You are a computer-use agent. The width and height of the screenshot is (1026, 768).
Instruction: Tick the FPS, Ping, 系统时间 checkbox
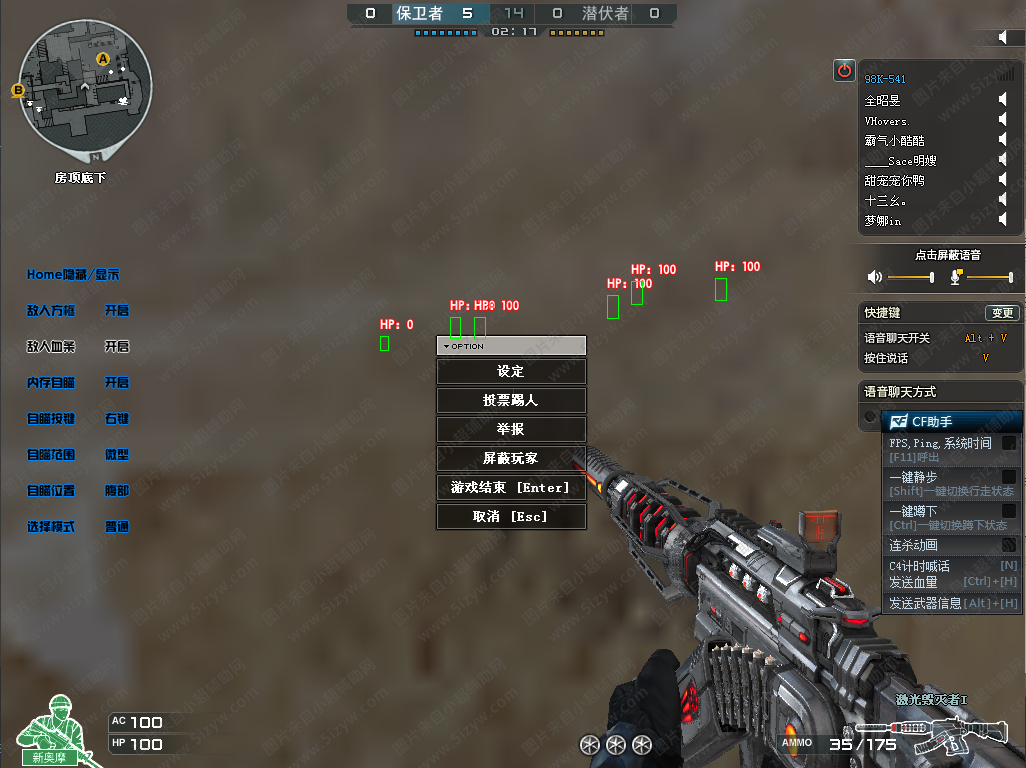click(x=1009, y=443)
